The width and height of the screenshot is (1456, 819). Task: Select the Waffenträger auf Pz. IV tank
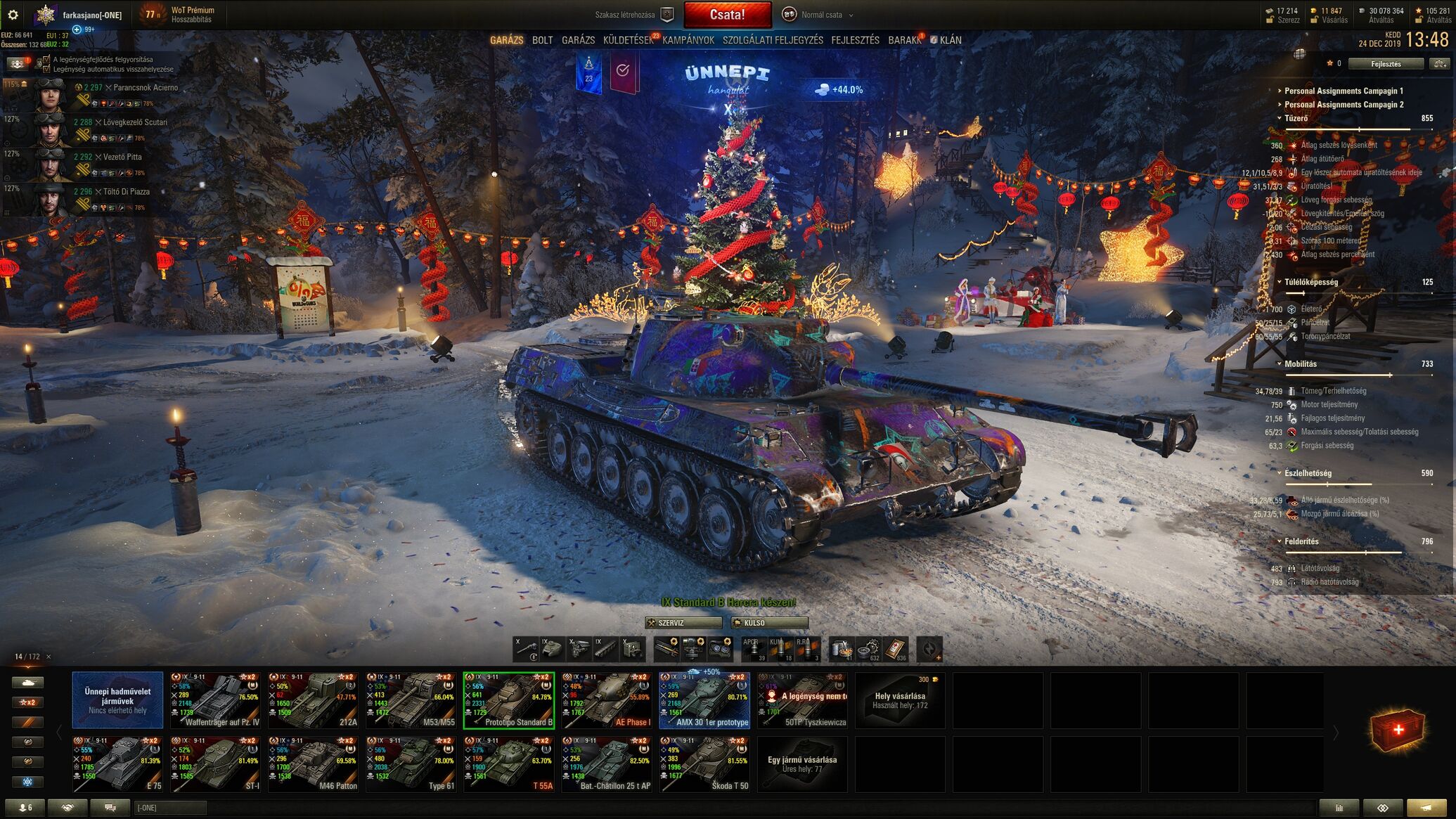tap(215, 700)
